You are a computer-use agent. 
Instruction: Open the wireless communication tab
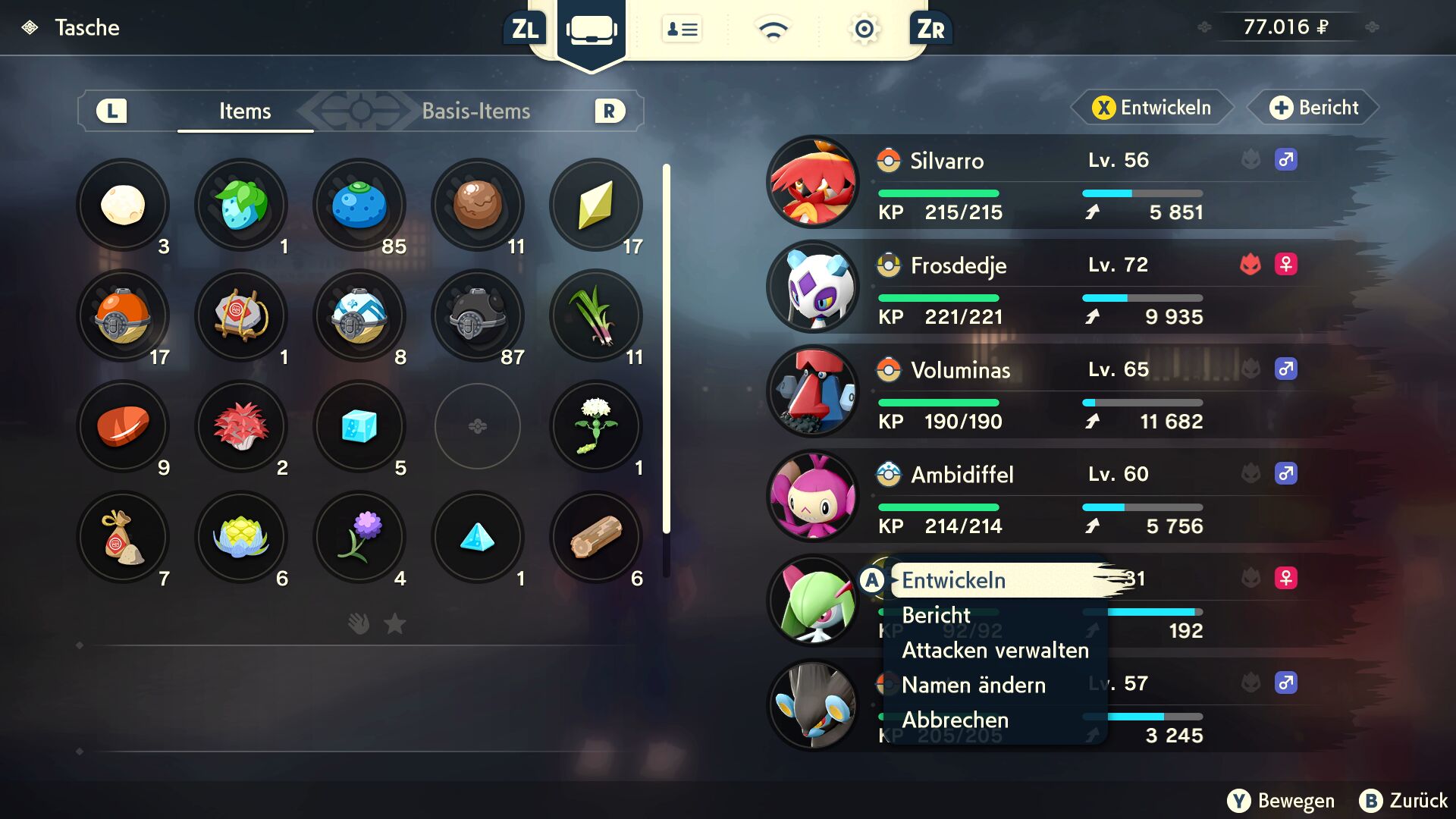click(x=773, y=29)
